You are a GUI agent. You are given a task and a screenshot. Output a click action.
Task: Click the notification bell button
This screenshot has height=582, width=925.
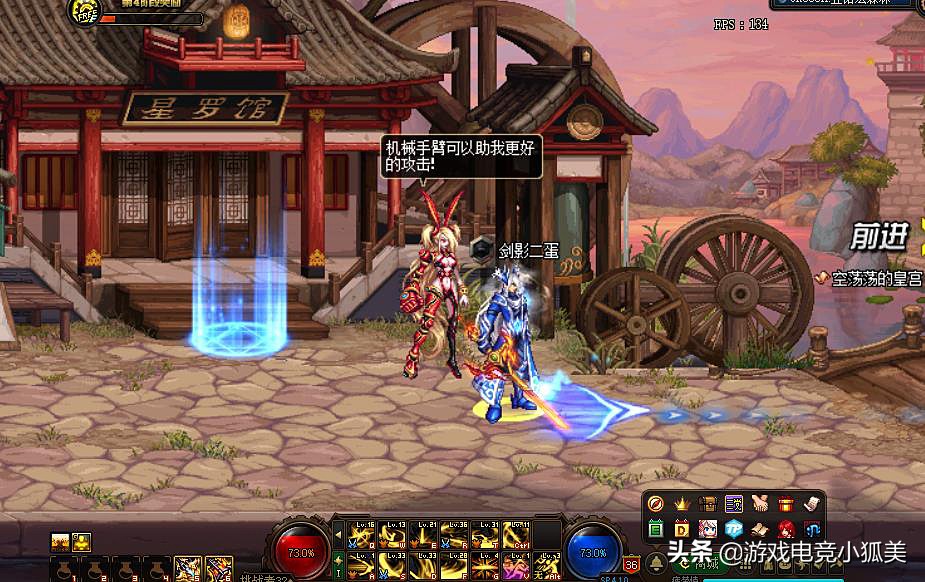(x=657, y=564)
